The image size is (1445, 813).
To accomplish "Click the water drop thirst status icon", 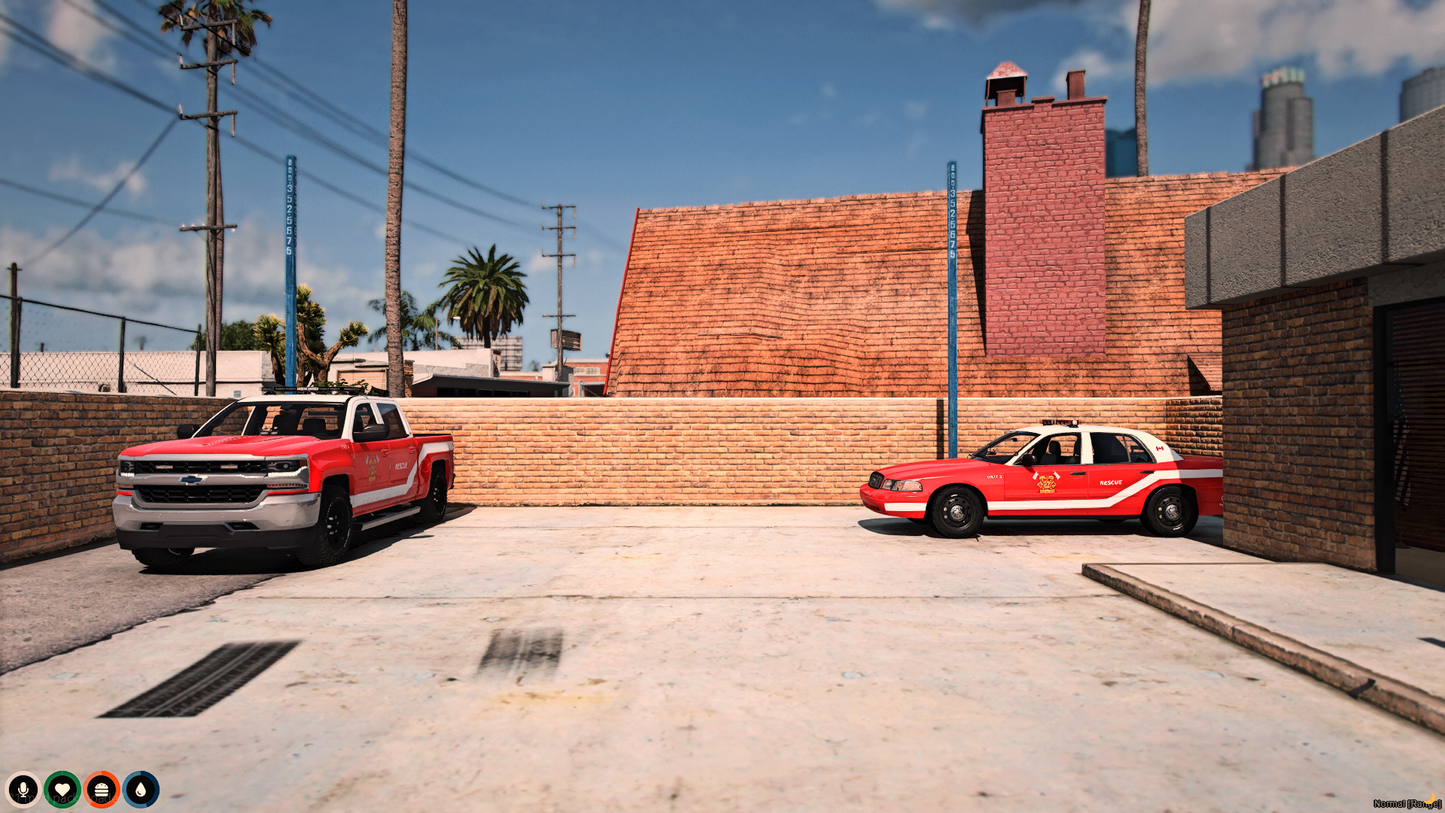I will 143,788.
